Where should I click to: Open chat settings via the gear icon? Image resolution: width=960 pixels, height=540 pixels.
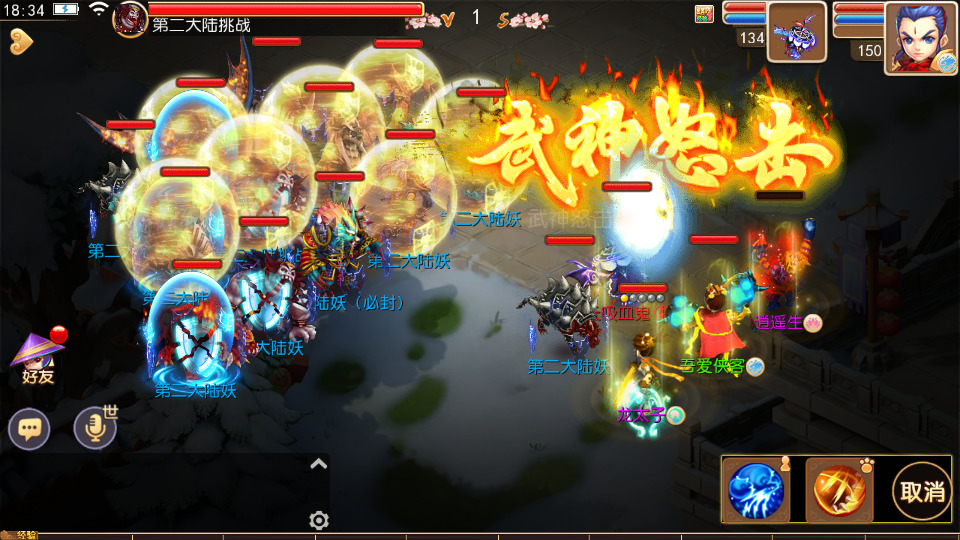[x=319, y=520]
